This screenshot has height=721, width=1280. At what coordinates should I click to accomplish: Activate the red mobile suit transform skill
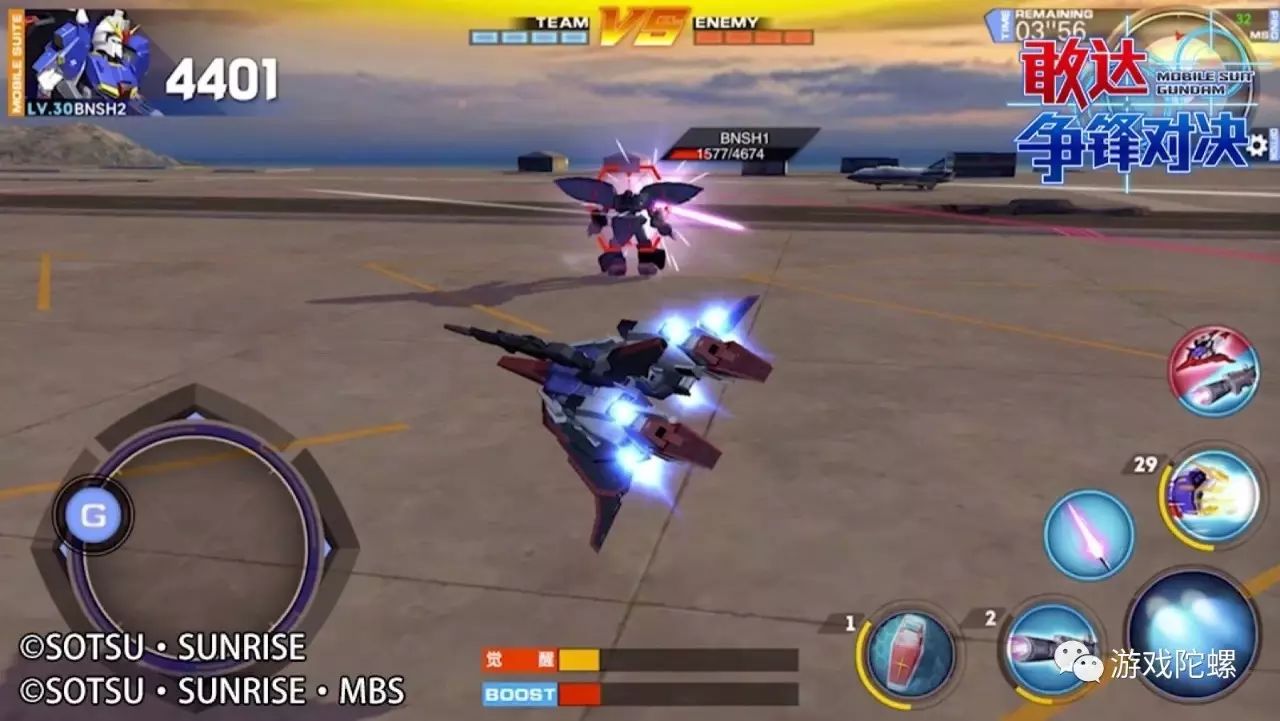click(x=1213, y=371)
